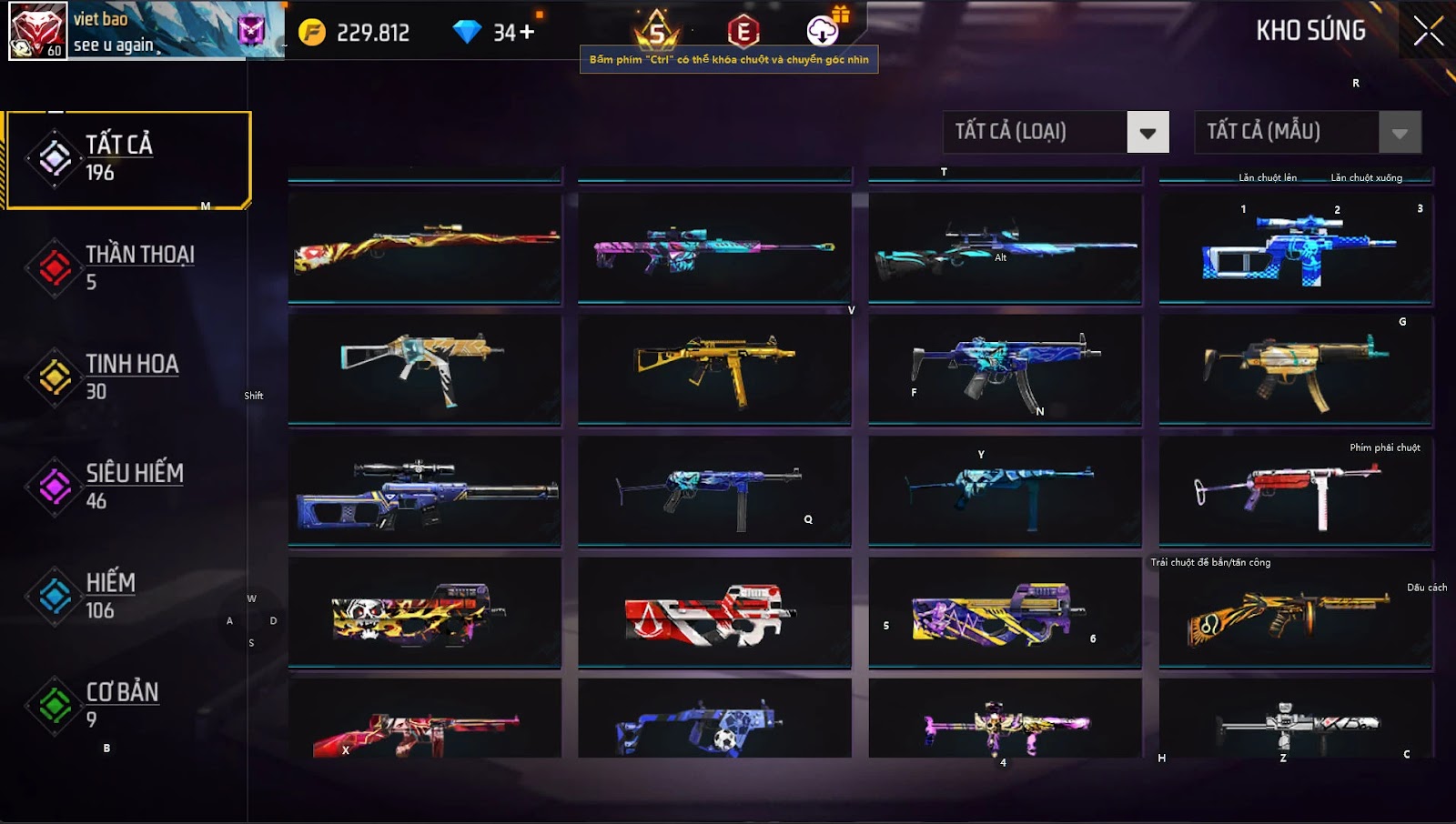The image size is (1456, 824).
Task: Select the golden UMP submachine gun skin
Action: (x=714, y=369)
